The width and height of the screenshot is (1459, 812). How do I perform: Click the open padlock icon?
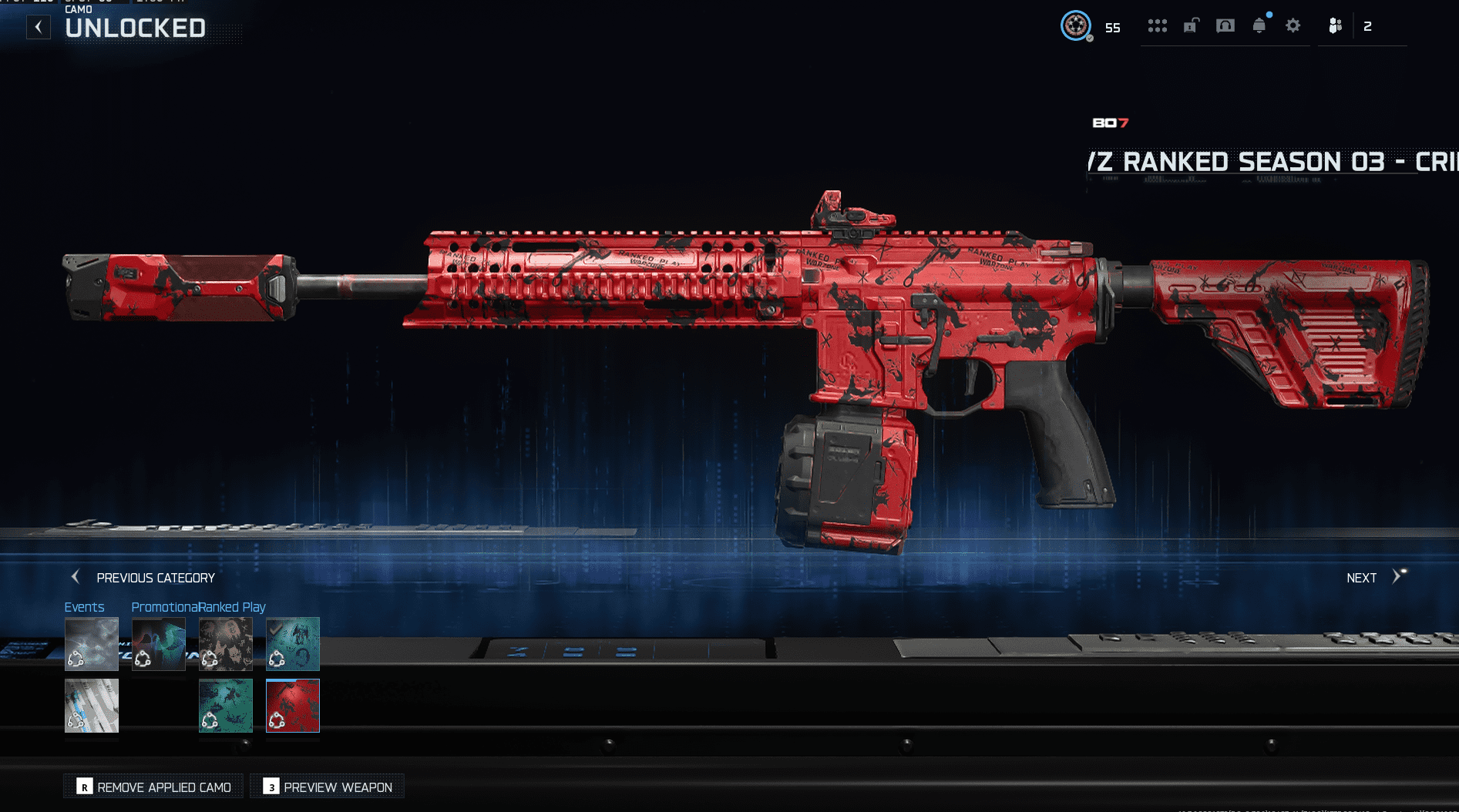pyautogui.click(x=1191, y=26)
